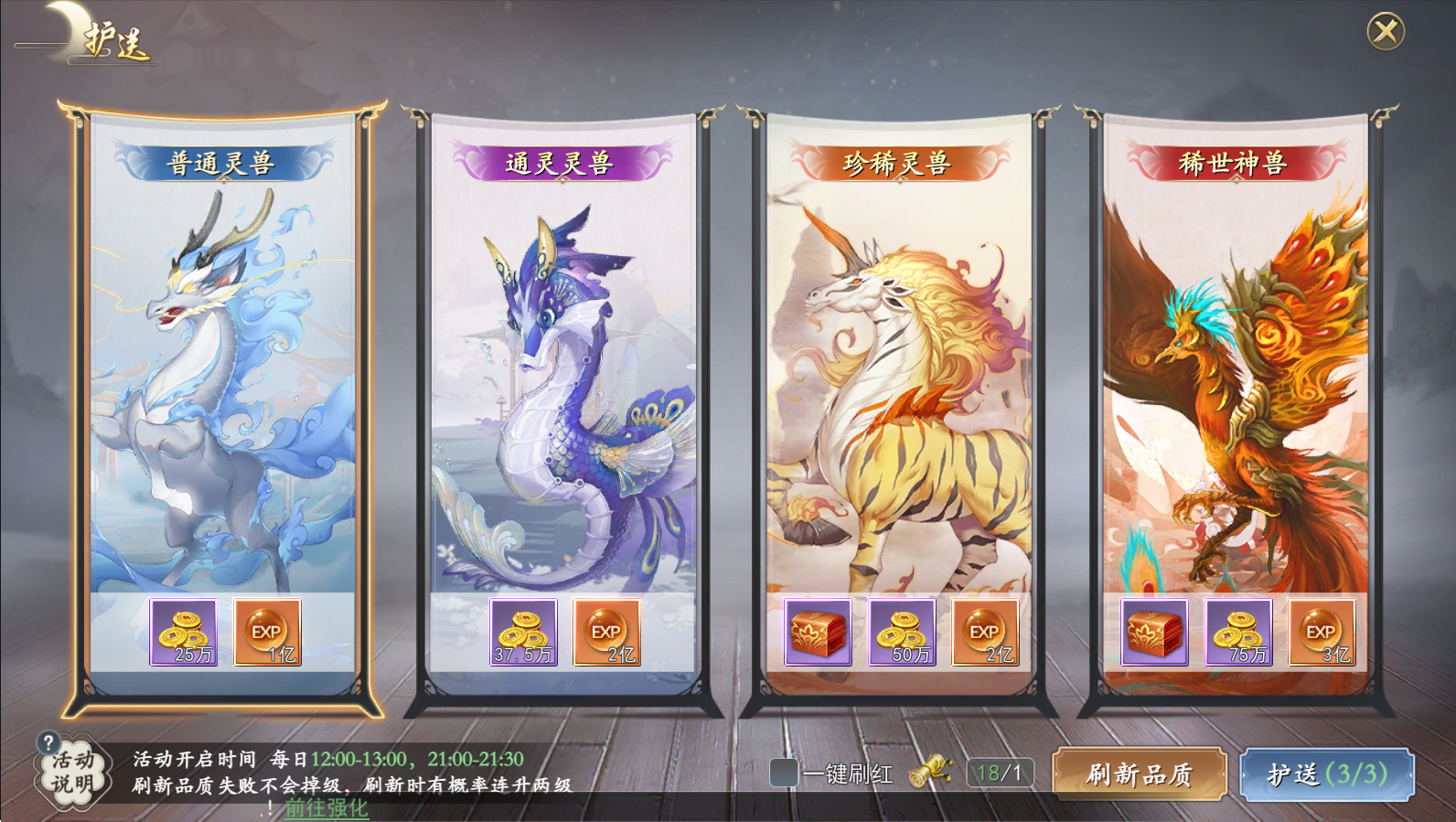Check the 3亿 EXP reward icon
Image resolution: width=1456 pixels, height=822 pixels.
(x=1321, y=632)
